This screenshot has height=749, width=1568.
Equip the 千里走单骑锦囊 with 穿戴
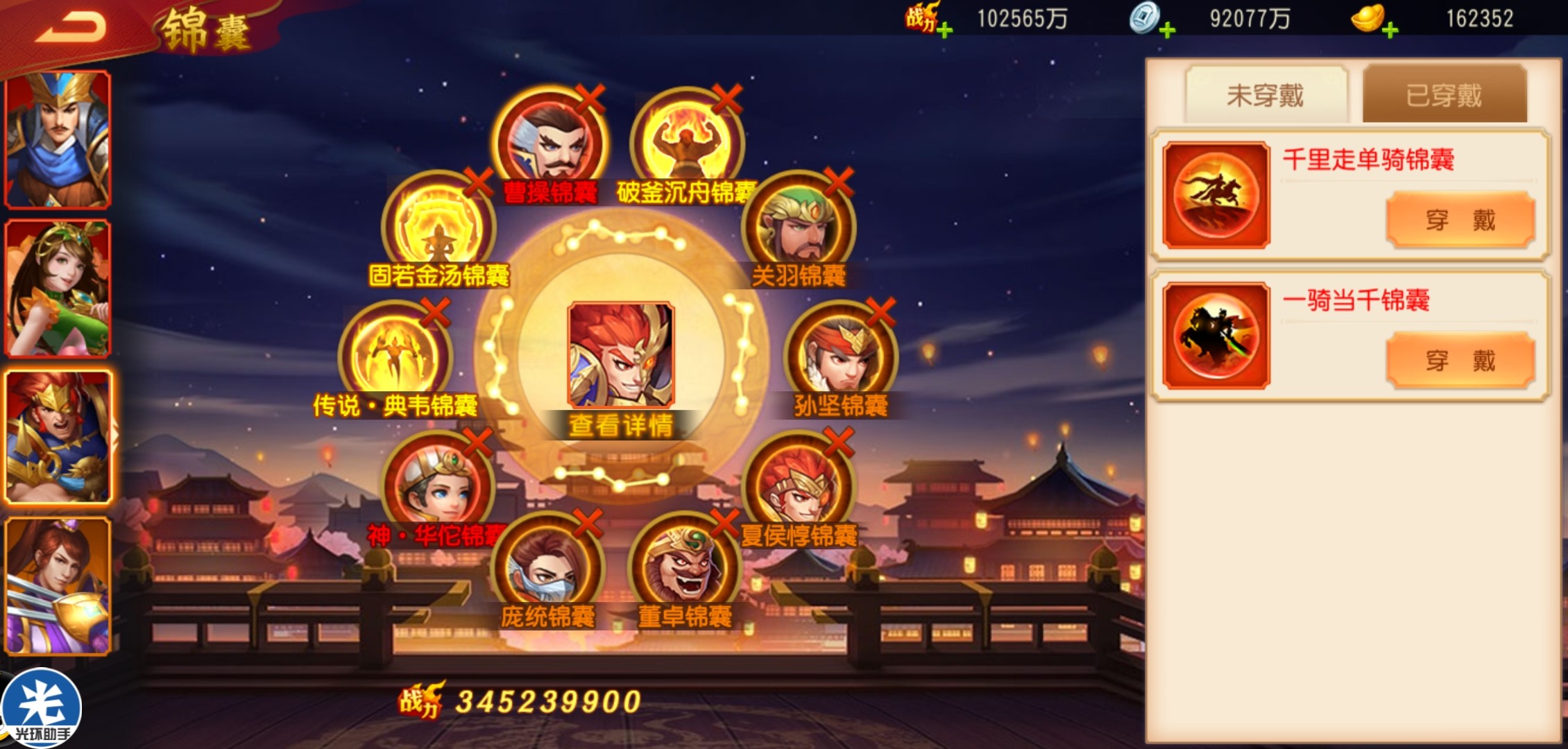[x=1460, y=220]
